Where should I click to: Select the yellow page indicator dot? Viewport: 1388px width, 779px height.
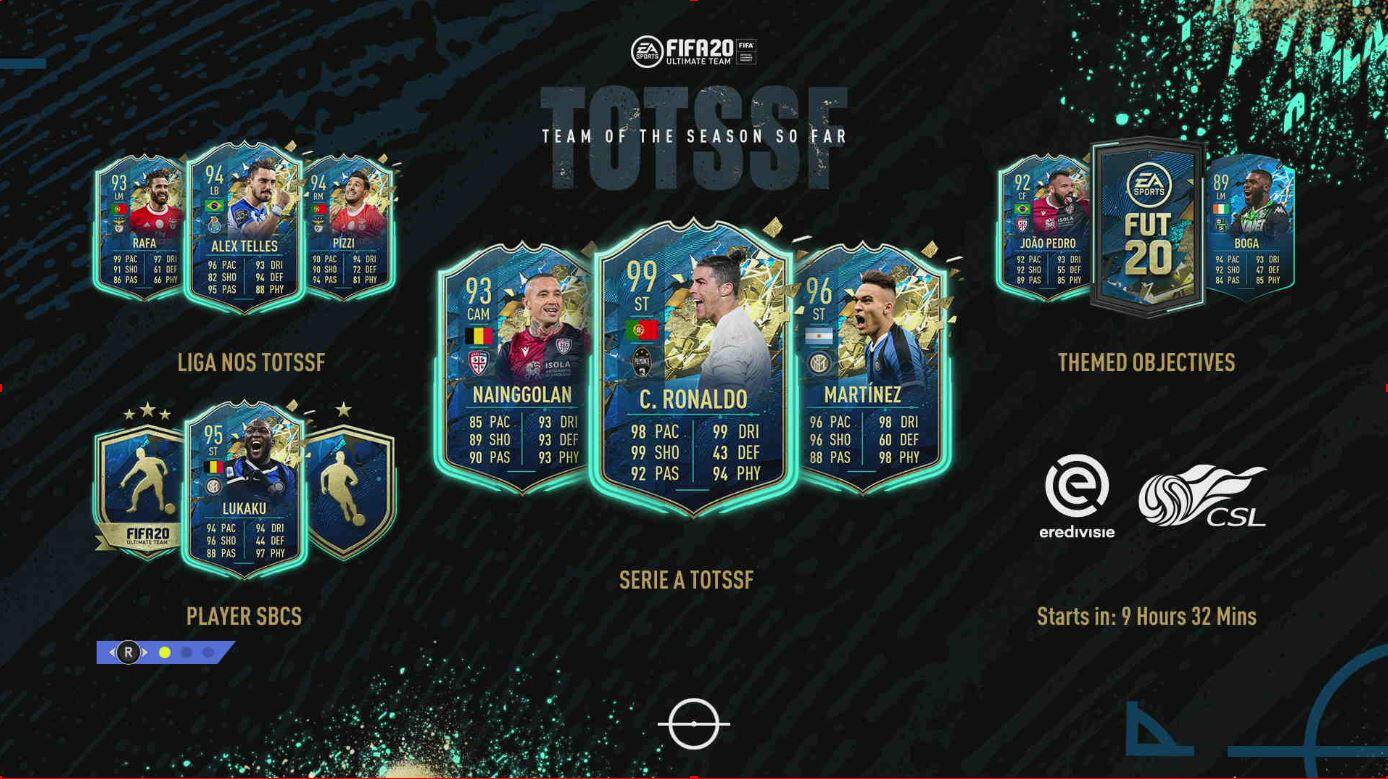click(165, 653)
